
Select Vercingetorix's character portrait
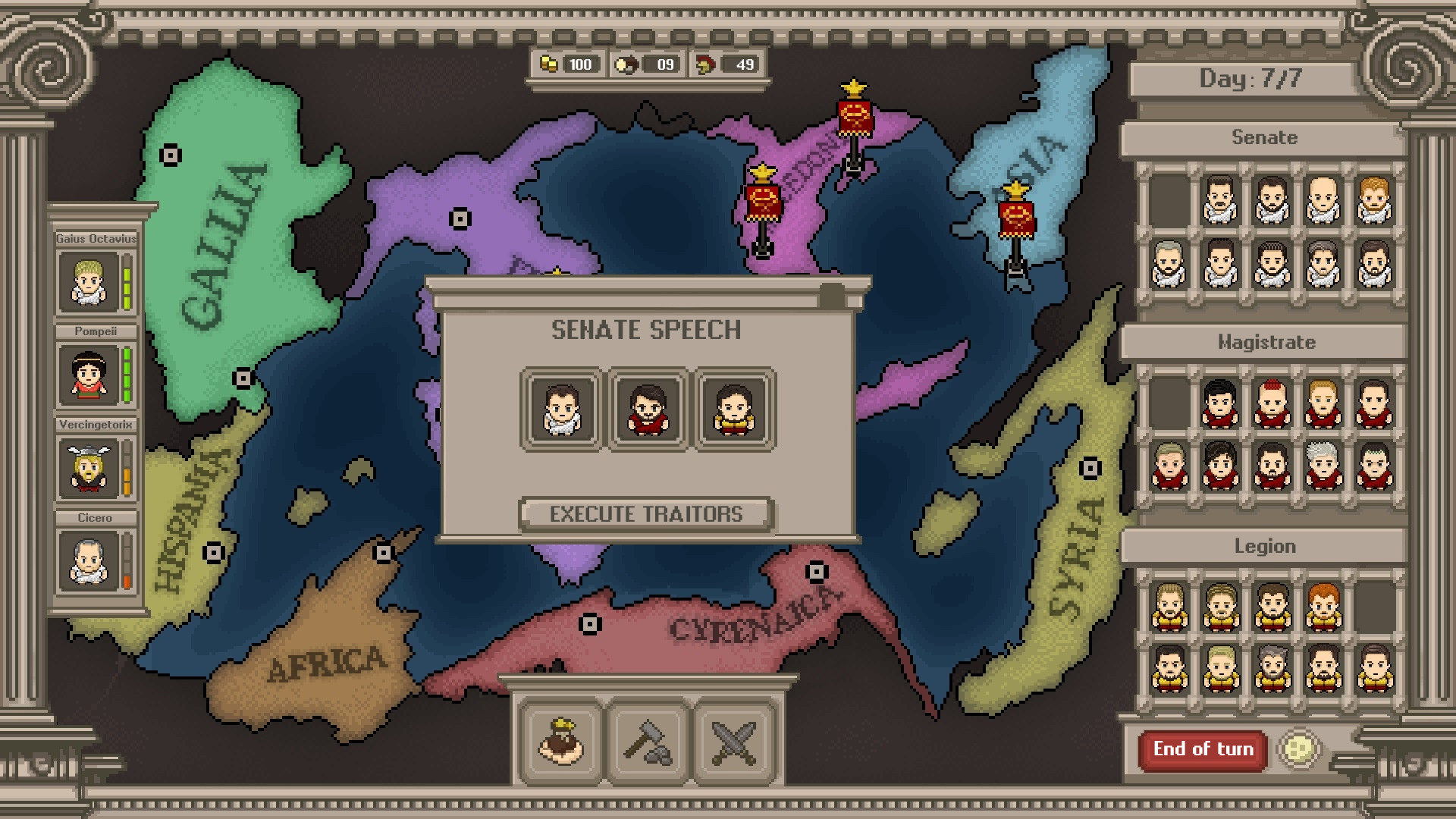(89, 466)
